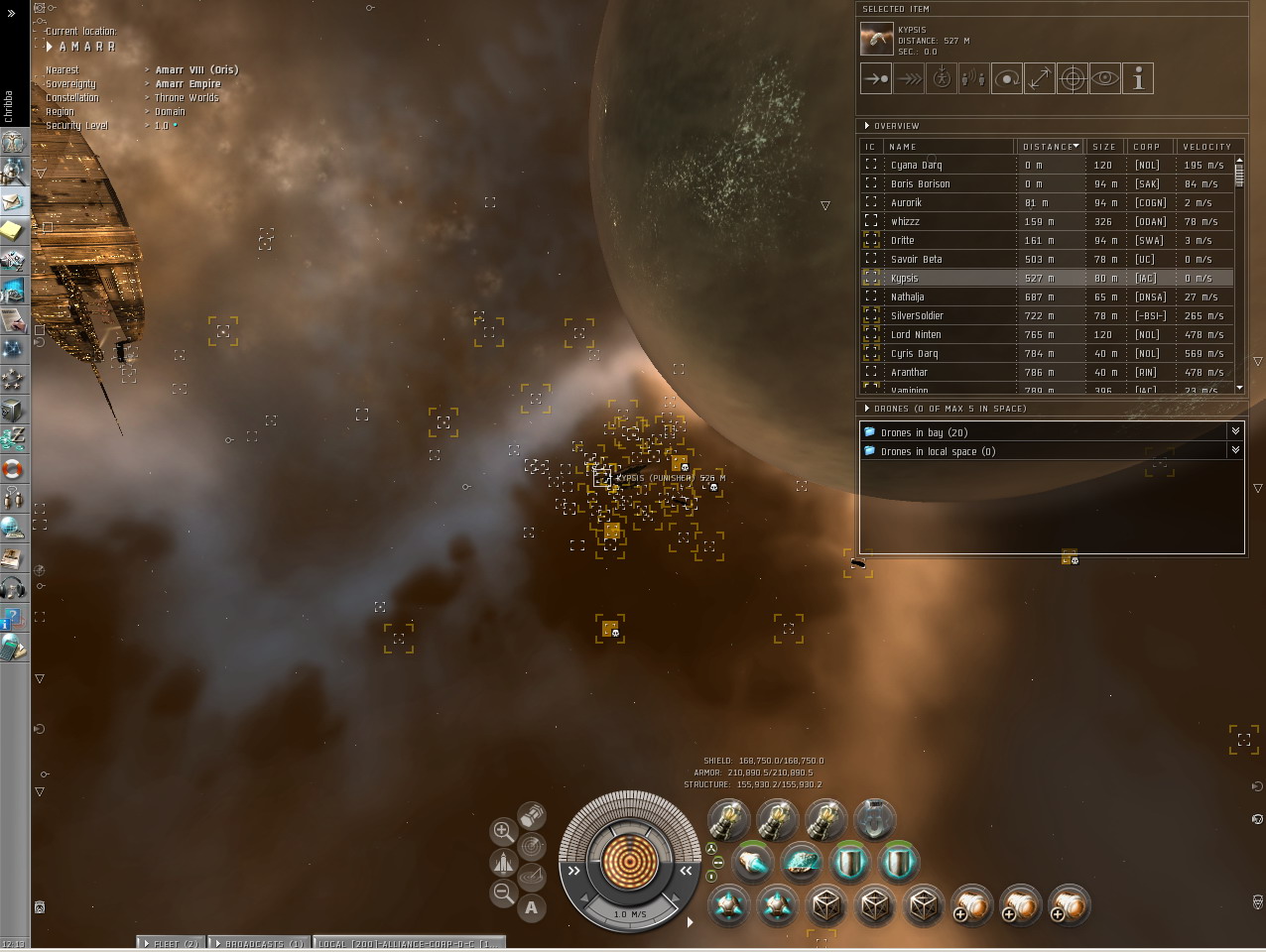Activate the shield hardener module

849,863
